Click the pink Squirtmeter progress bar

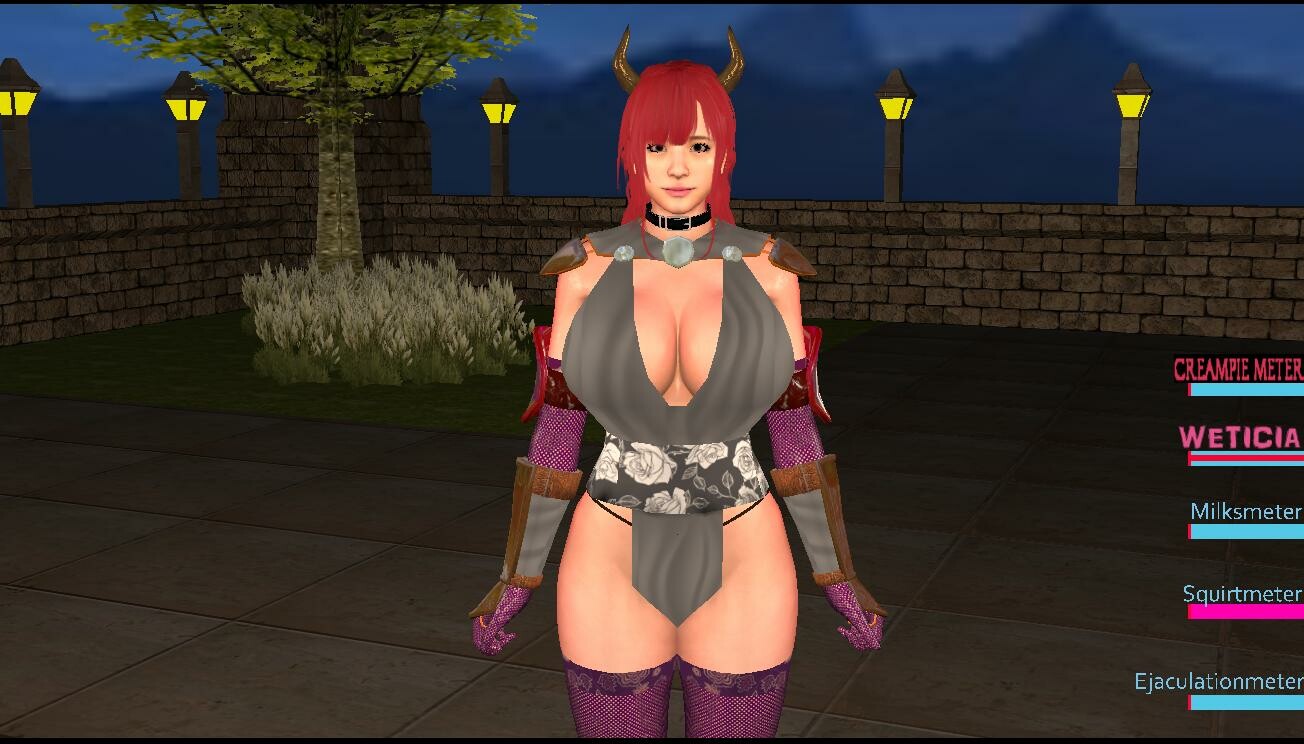tap(1245, 612)
